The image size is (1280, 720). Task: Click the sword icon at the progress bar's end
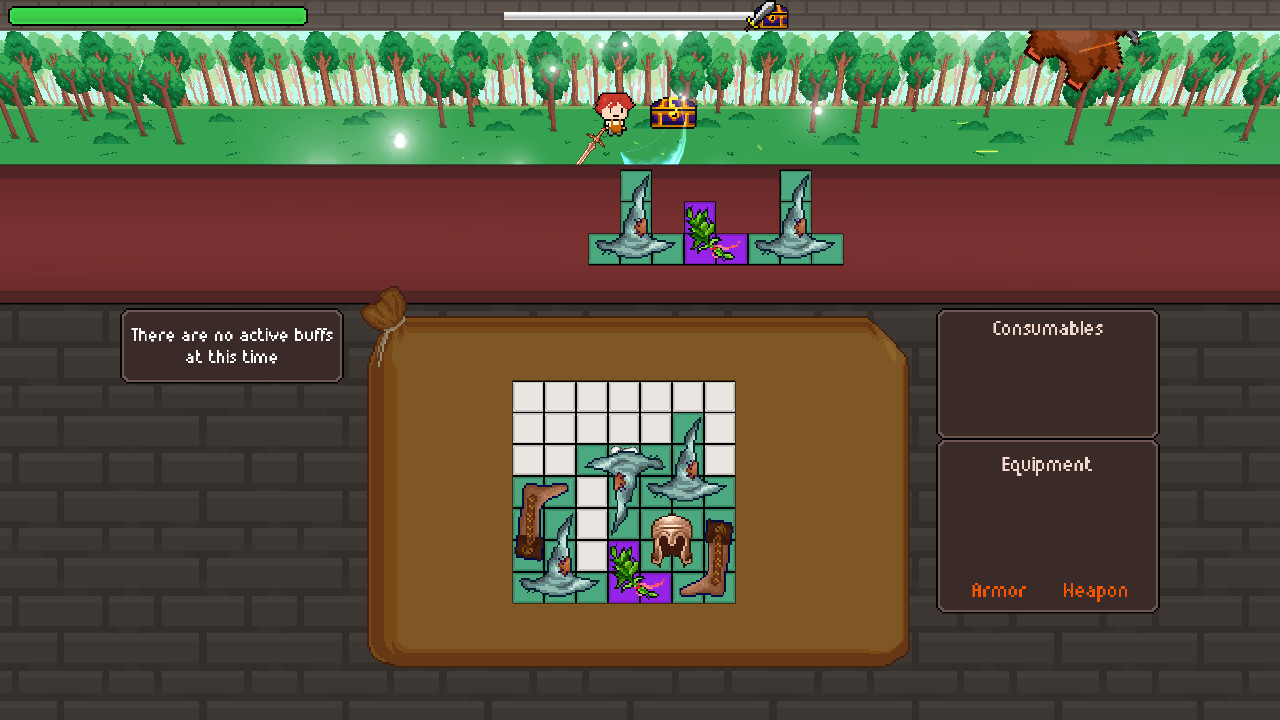point(758,16)
